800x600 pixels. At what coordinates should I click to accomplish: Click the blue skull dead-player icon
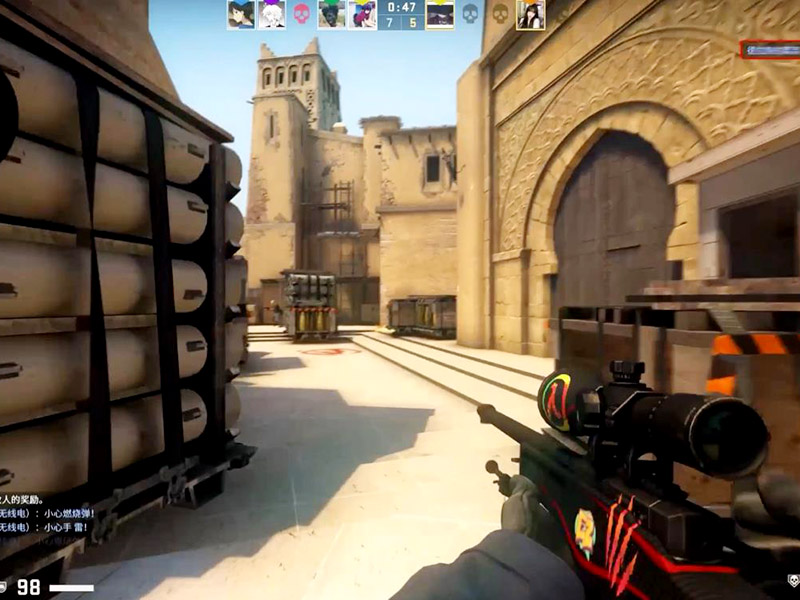point(470,14)
